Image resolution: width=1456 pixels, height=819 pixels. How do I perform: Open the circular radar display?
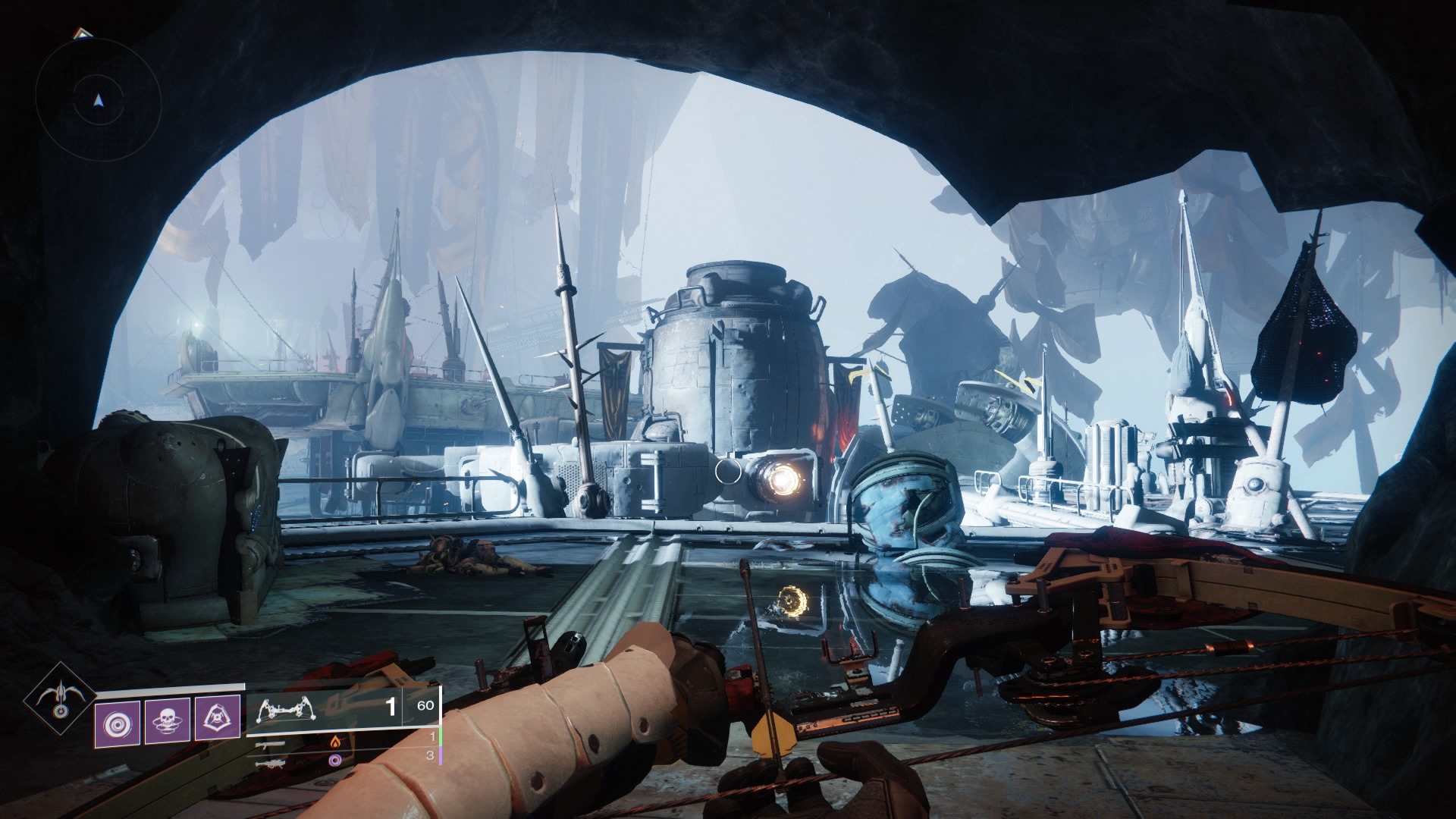point(98,99)
